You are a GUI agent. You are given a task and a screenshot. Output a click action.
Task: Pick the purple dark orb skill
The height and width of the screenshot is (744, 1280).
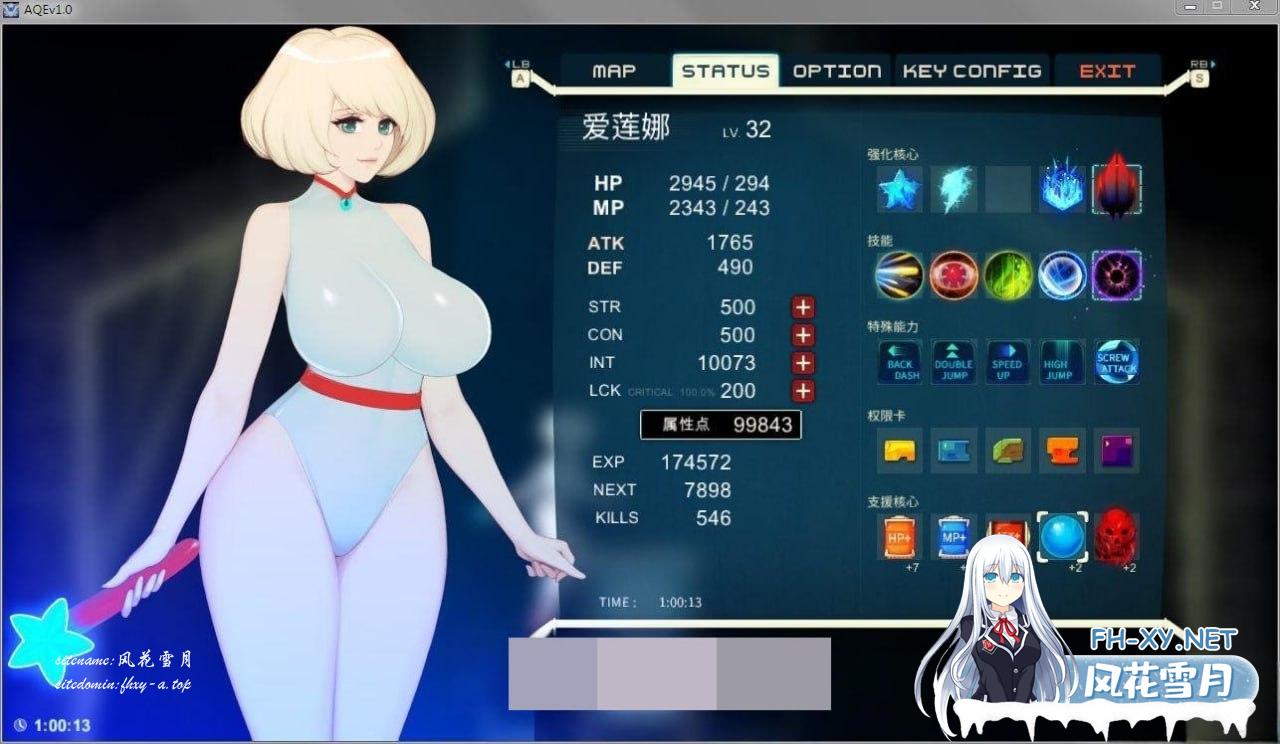pyautogui.click(x=1117, y=275)
